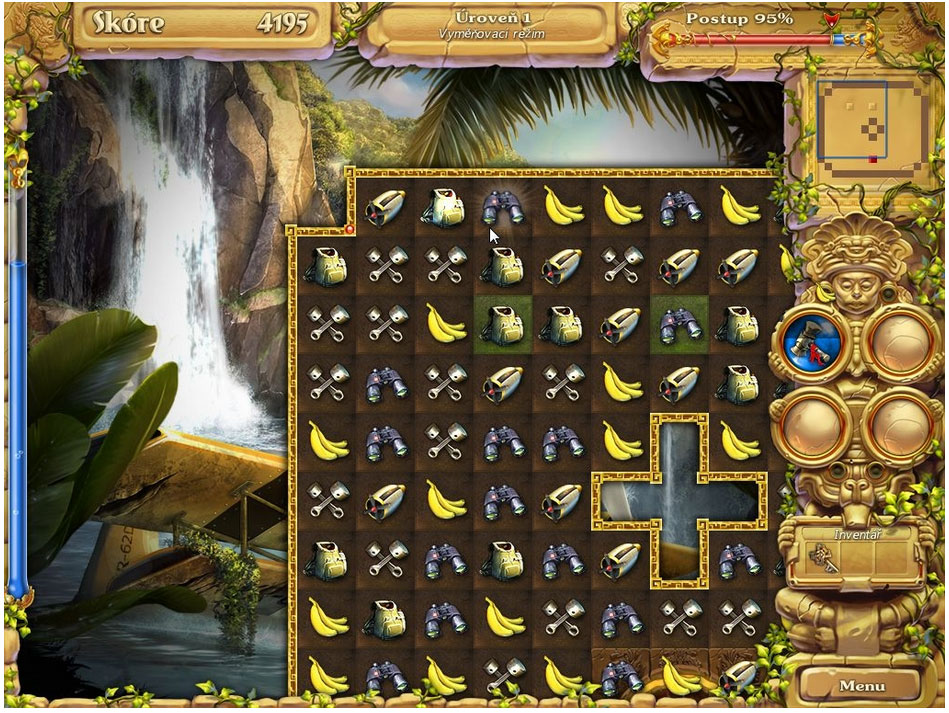Choose the binoculars tile on green background
Viewport: 949px width, 713px height.
tap(679, 323)
